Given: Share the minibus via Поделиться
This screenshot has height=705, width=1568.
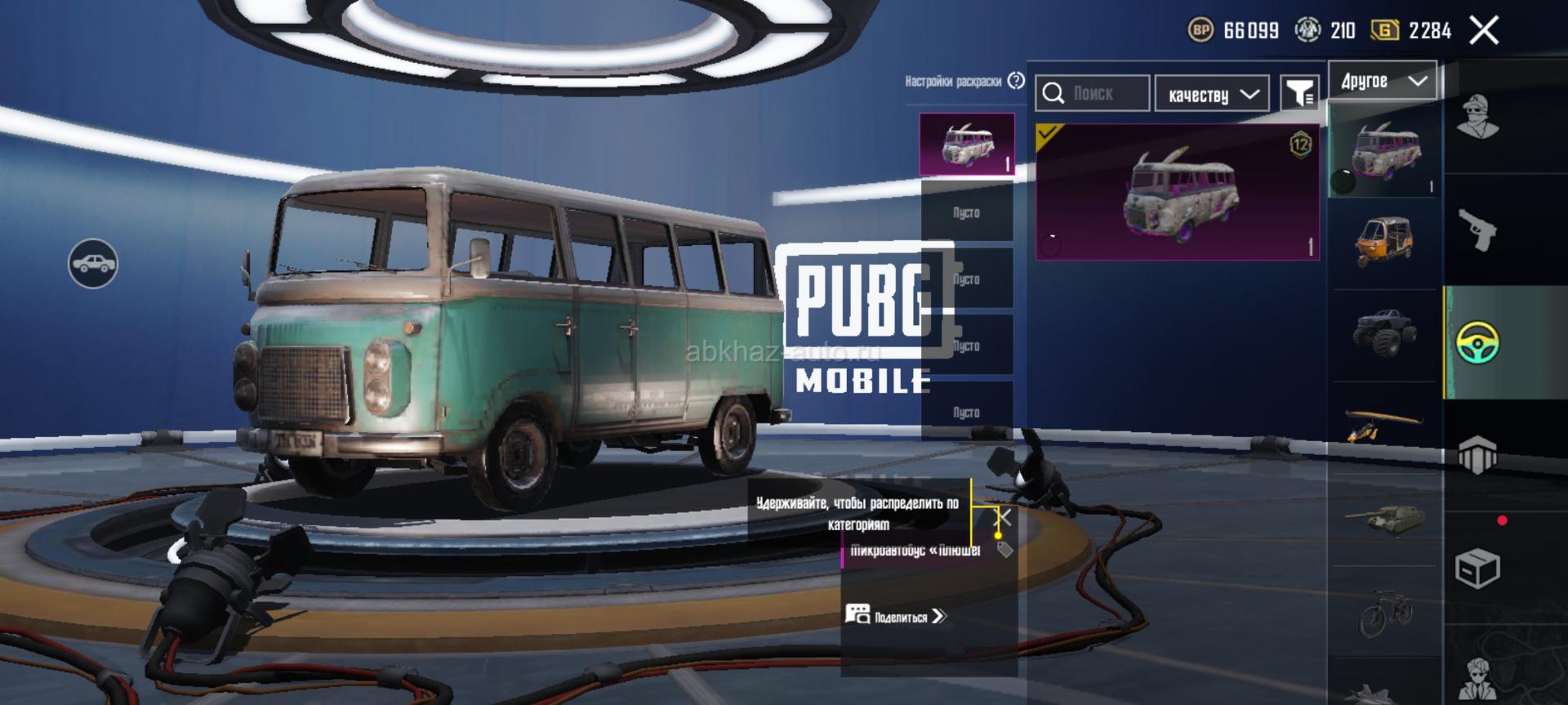Looking at the screenshot, I should pyautogui.click(x=897, y=616).
